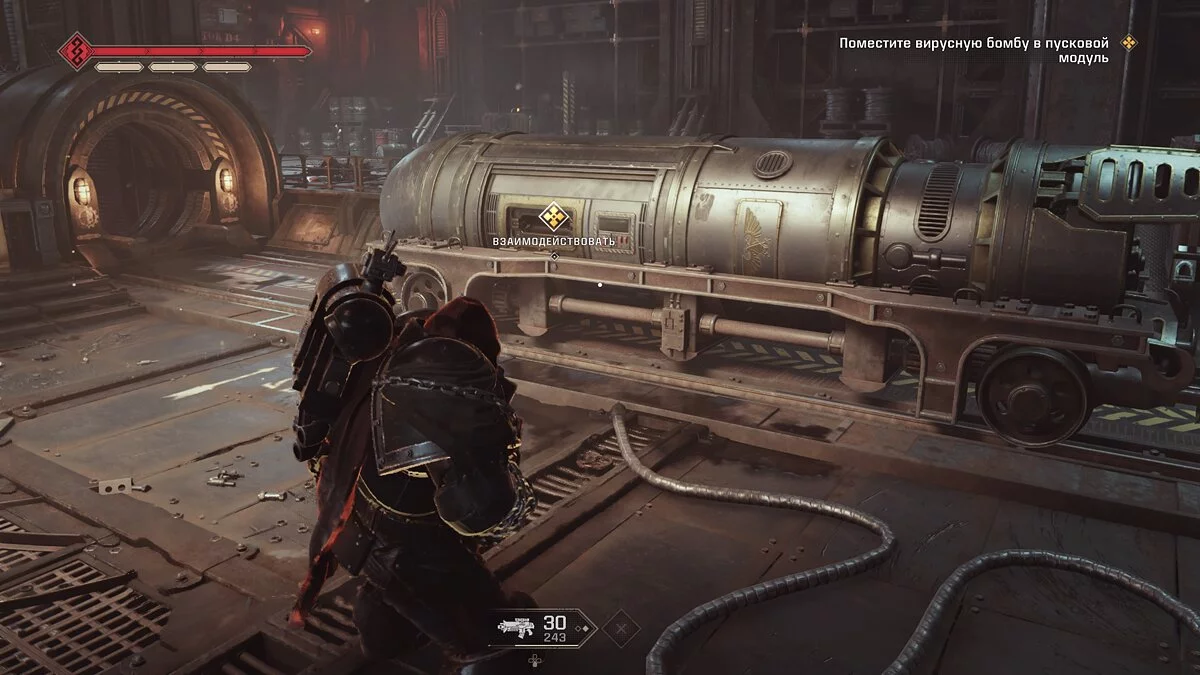This screenshot has height=675, width=1200.
Task: Activate the ВЗАИМОДЕЙСТВОВАТЬ interaction marker
Action: (553, 216)
